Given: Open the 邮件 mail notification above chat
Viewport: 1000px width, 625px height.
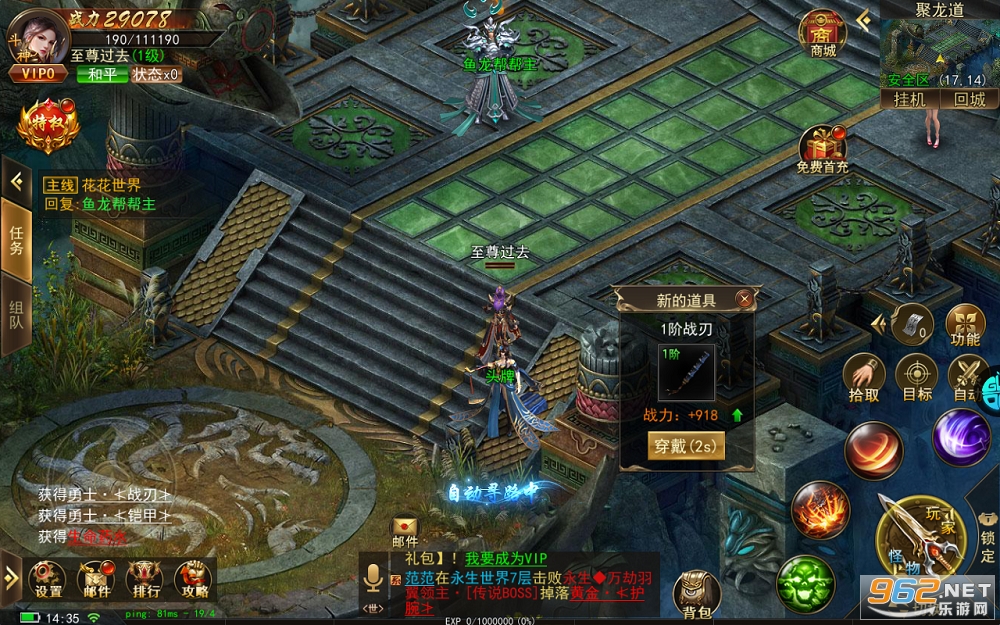Looking at the screenshot, I should 404,530.
